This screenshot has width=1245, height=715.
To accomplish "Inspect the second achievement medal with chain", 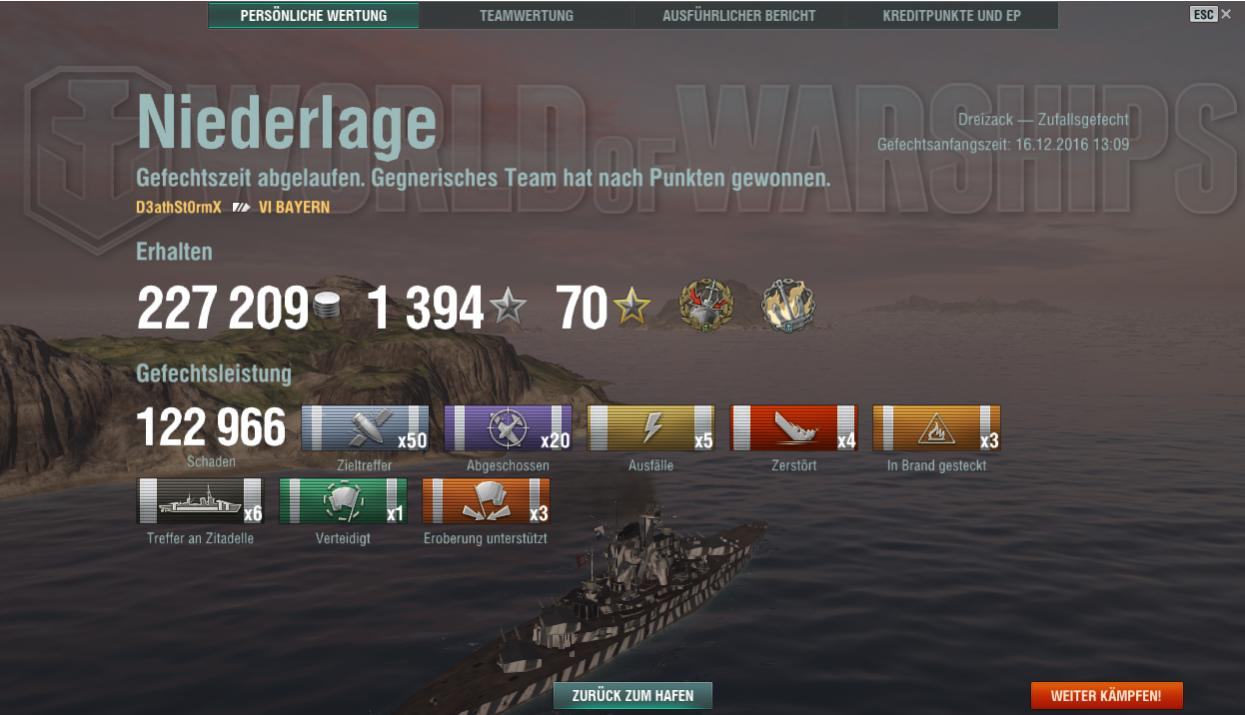I will coord(788,306).
